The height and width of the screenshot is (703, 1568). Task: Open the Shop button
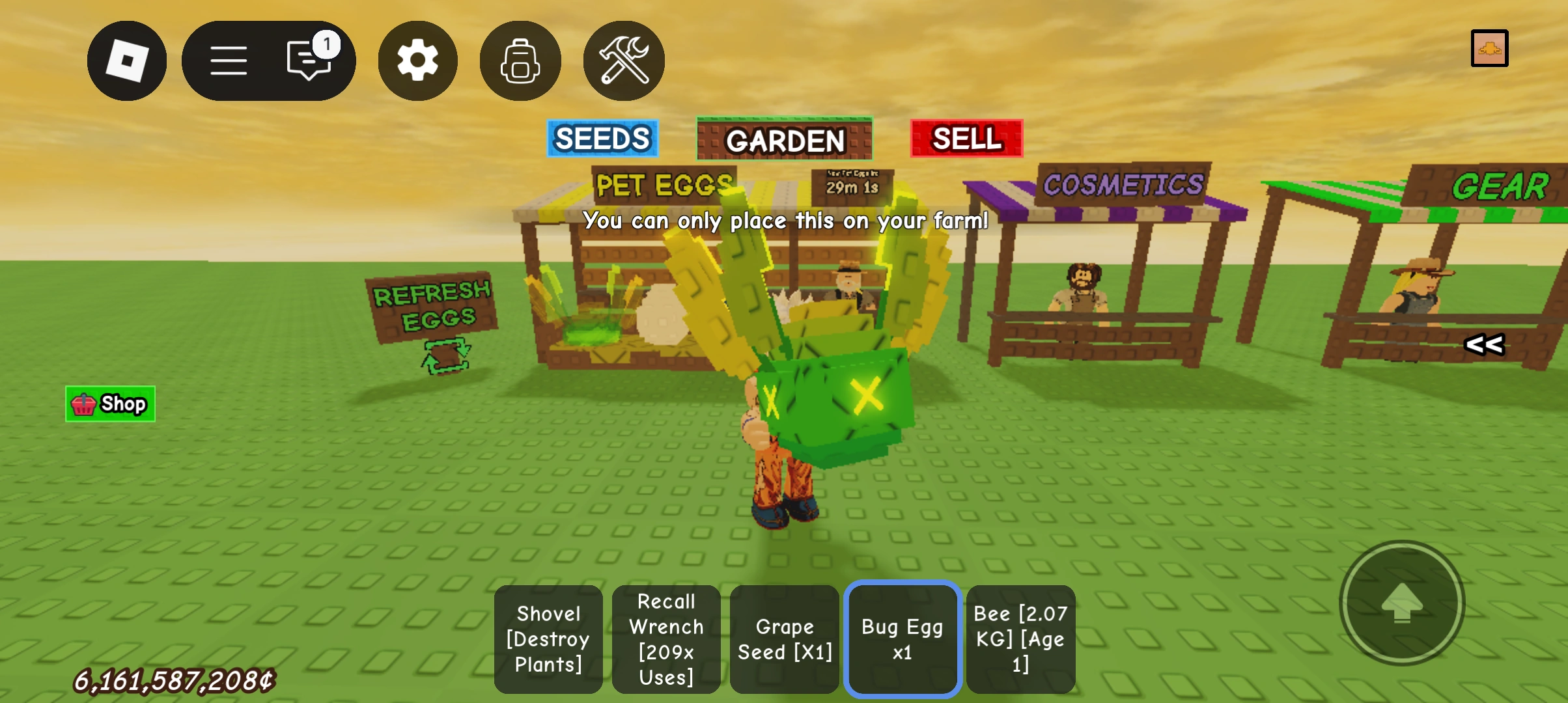coord(109,404)
